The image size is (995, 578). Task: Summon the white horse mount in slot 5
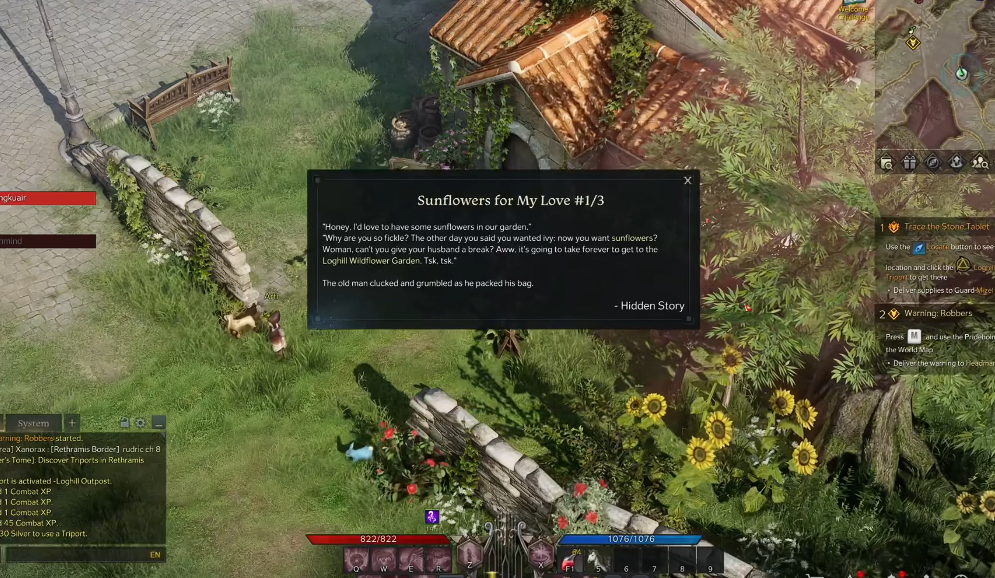coord(599,560)
